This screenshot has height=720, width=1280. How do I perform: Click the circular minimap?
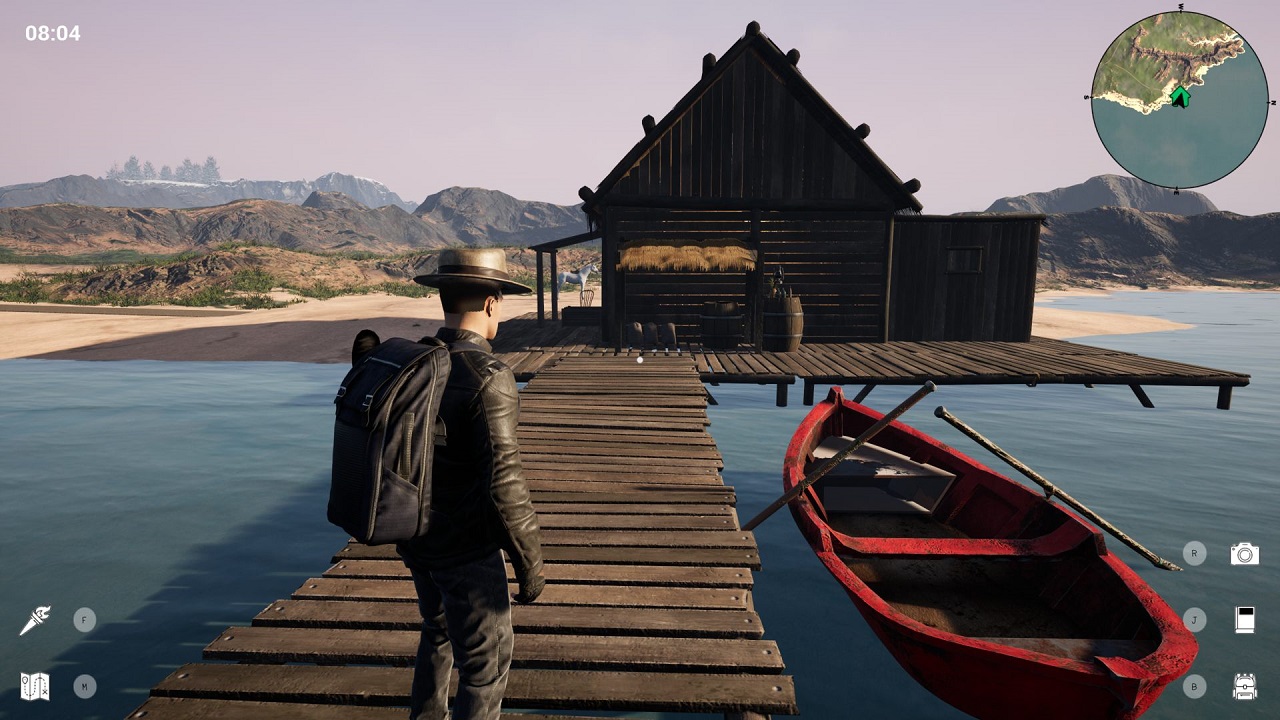click(x=1179, y=100)
